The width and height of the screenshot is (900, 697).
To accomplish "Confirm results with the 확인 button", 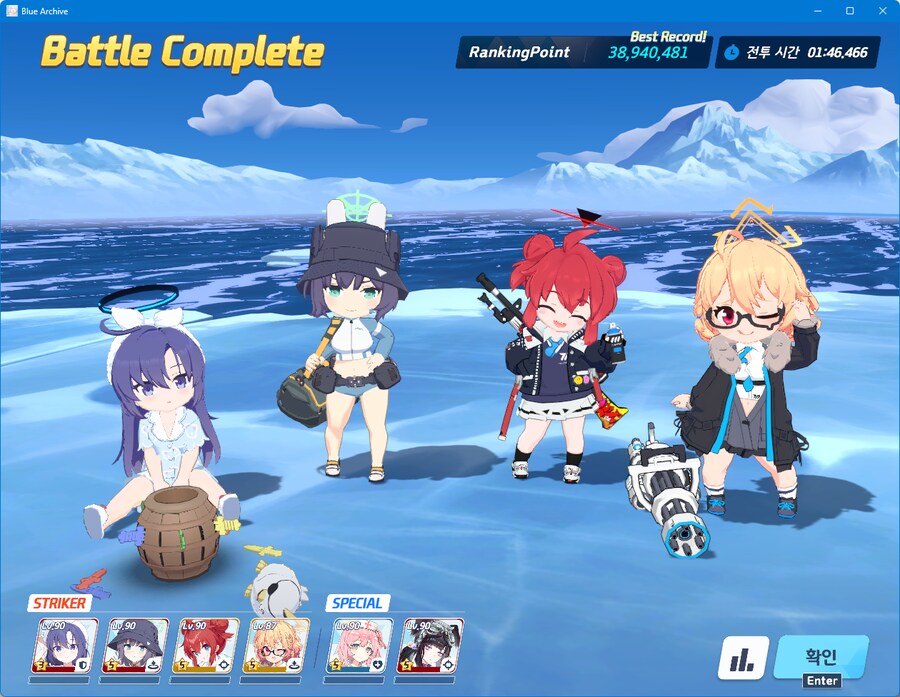I will pos(820,656).
